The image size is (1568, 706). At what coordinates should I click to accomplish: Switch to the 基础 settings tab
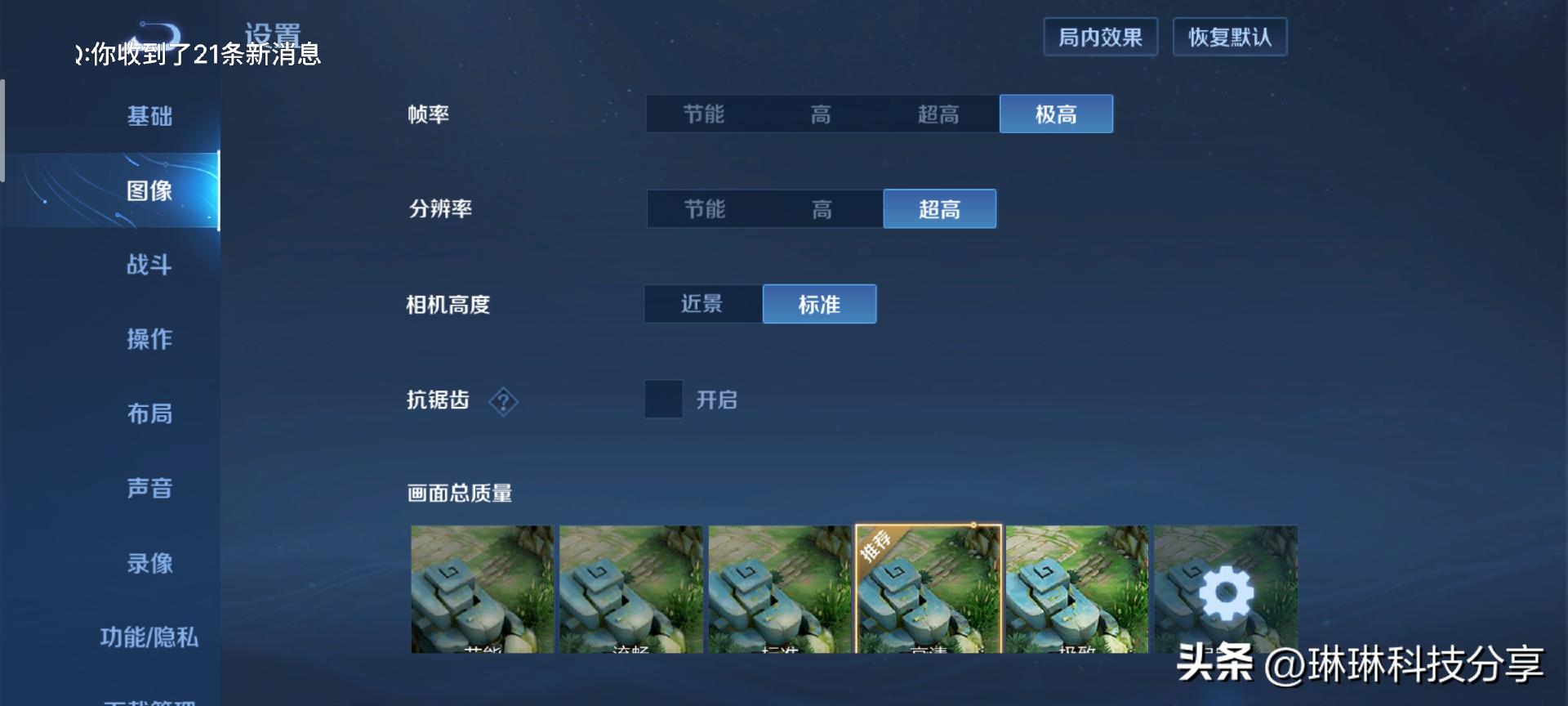(149, 117)
